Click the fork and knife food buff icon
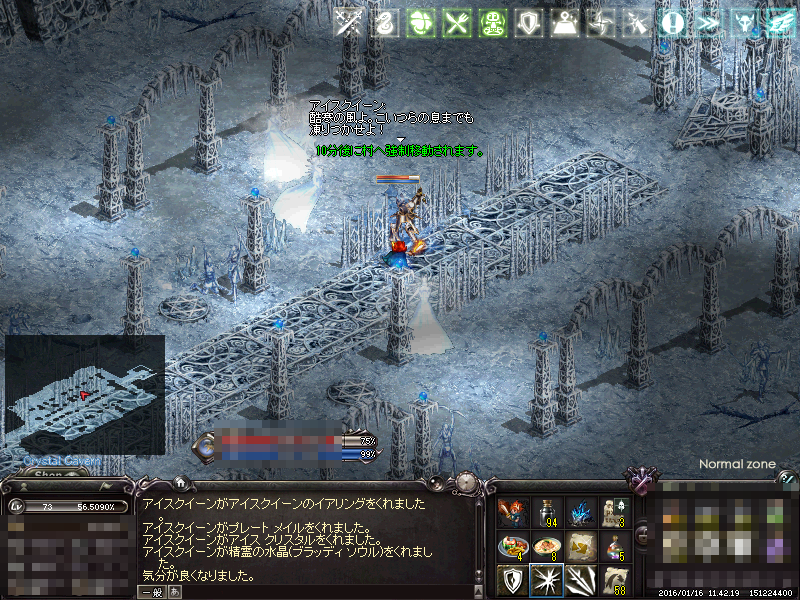The width and height of the screenshot is (800, 600). point(457,23)
